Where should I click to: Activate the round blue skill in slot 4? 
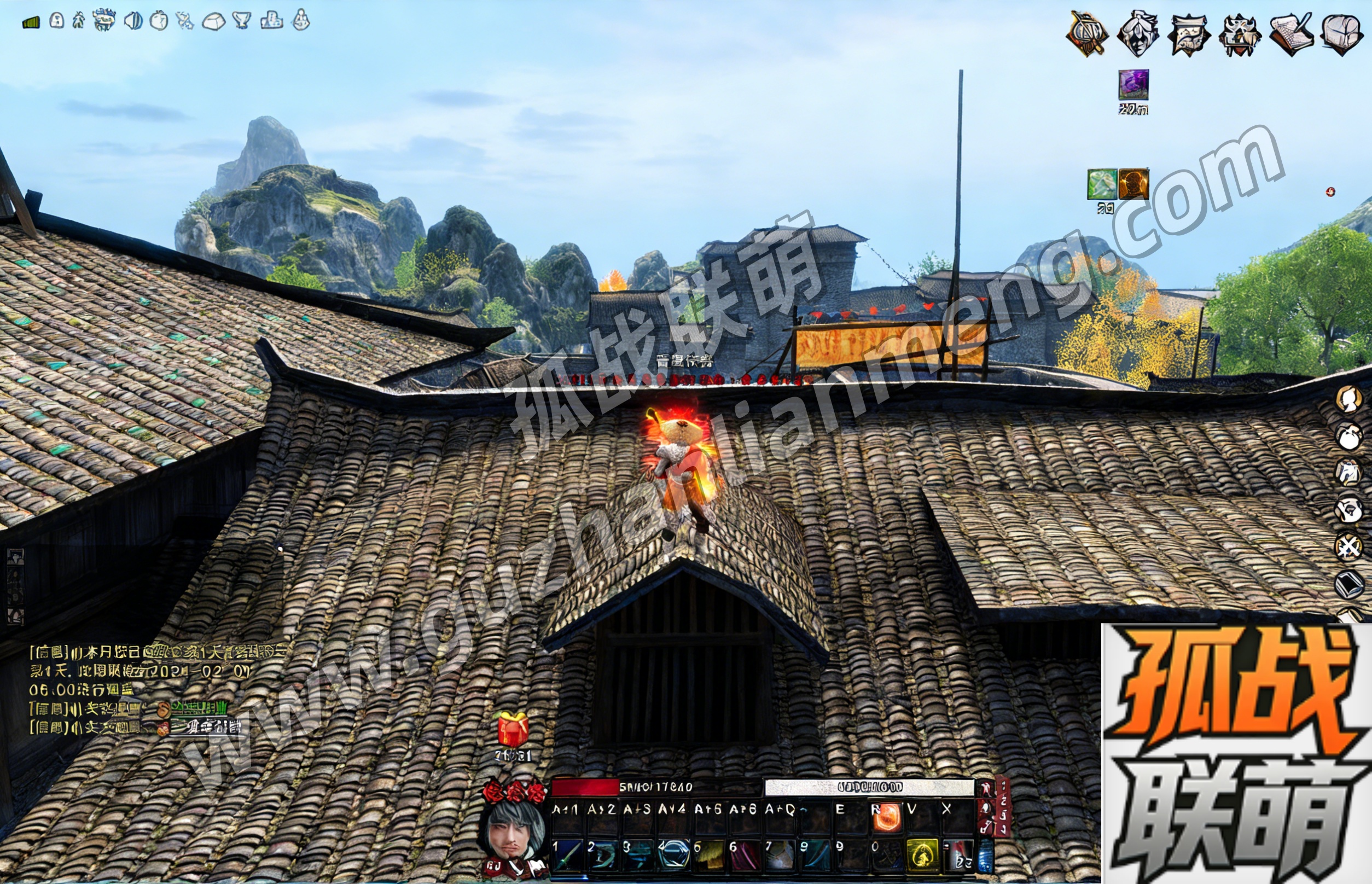[x=673, y=854]
